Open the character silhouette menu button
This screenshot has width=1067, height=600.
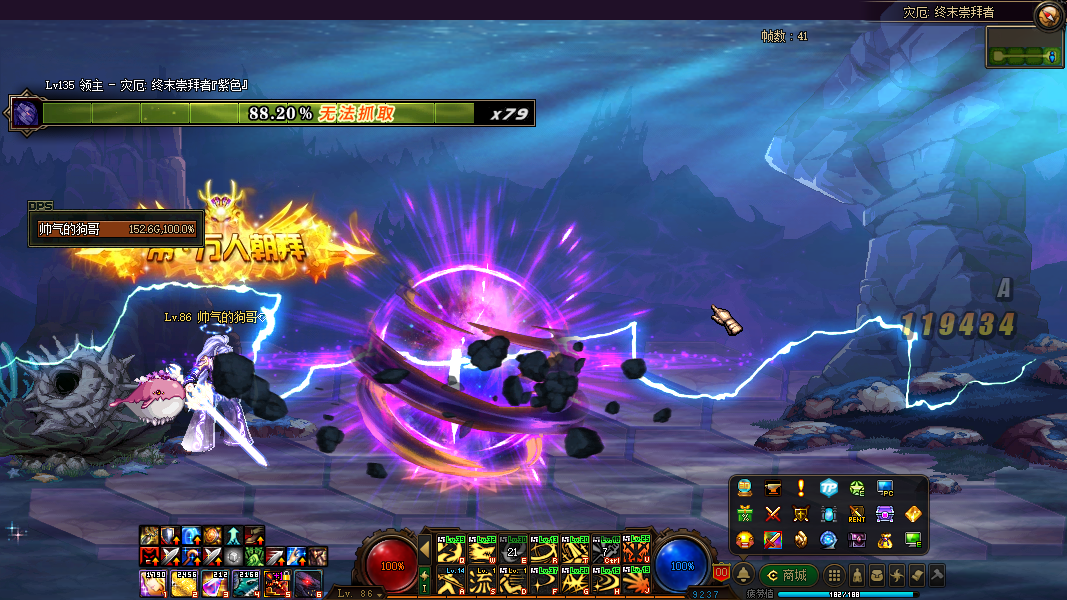(856, 575)
